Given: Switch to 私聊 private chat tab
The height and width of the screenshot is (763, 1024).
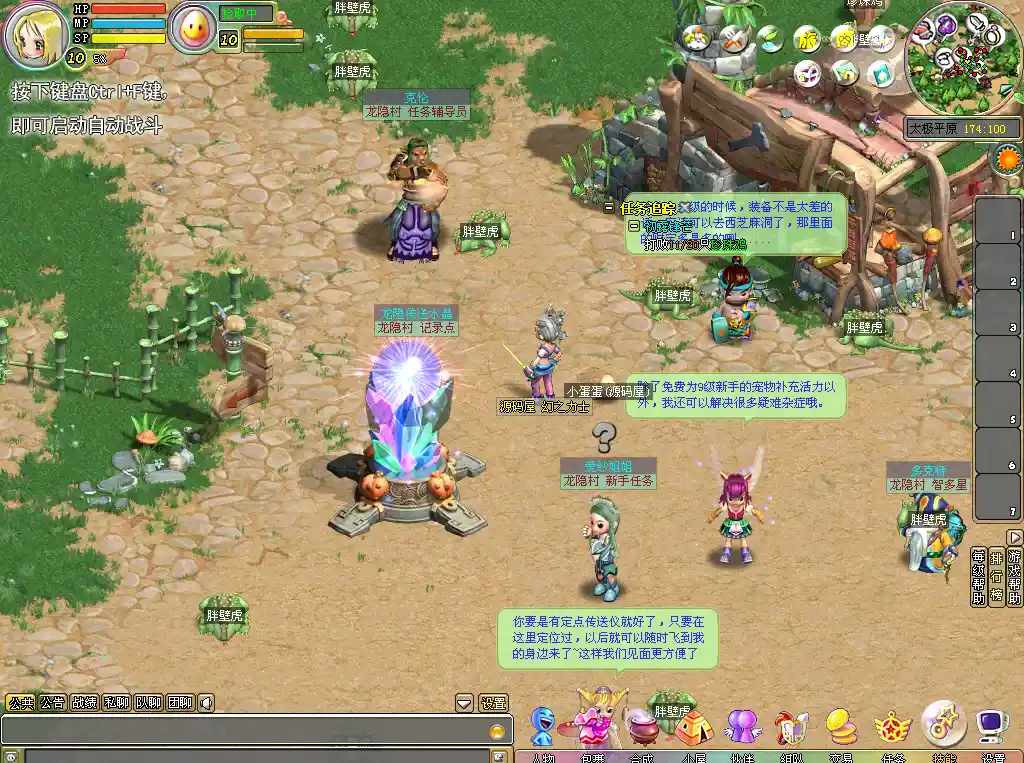Looking at the screenshot, I should 116,702.
